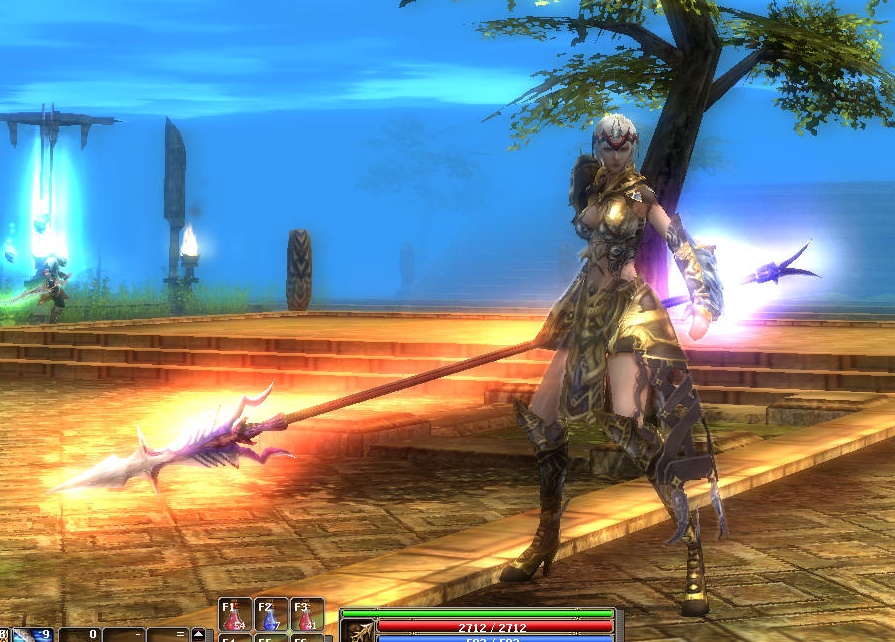895x642 pixels.
Task: Click the up arrow on the skill bar
Action: tap(198, 634)
